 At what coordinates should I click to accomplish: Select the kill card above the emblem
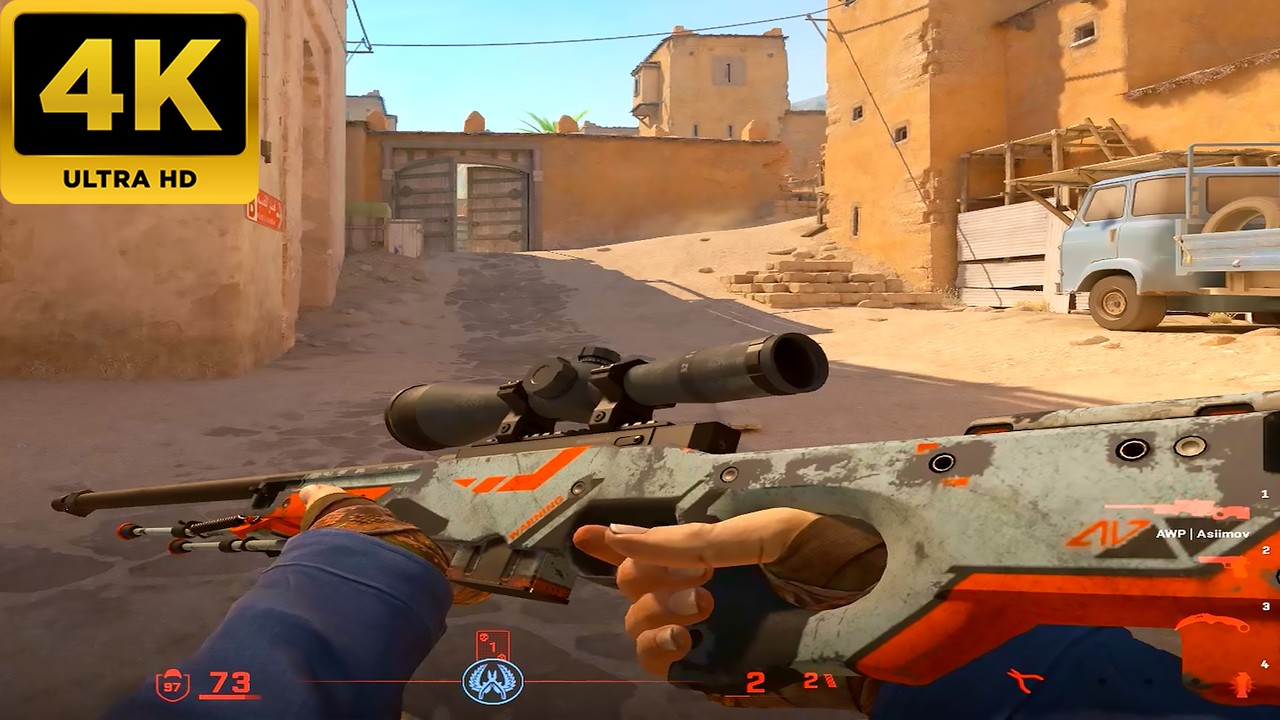[x=493, y=645]
